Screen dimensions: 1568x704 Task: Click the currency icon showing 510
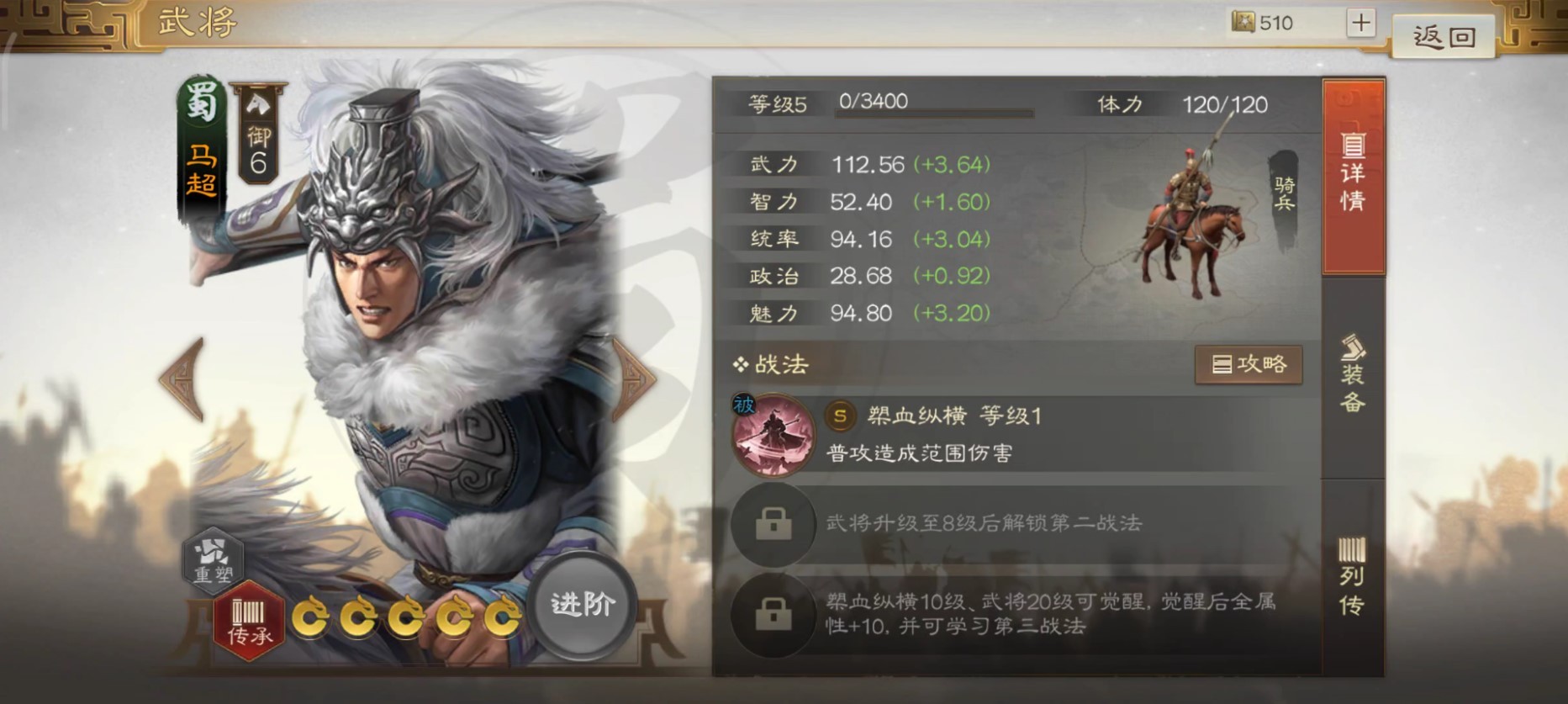coord(1243,23)
